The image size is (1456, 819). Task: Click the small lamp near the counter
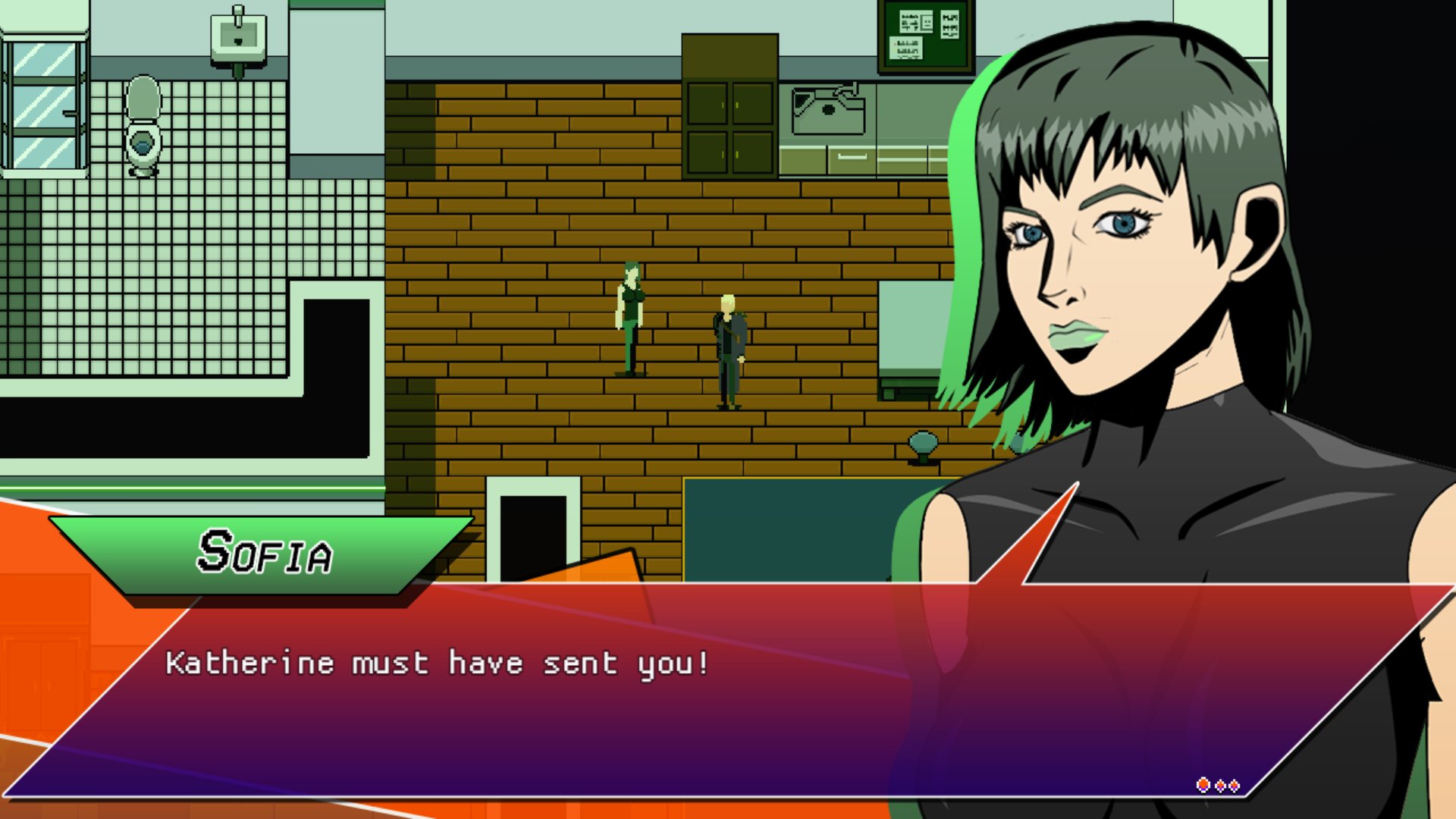[x=921, y=444]
